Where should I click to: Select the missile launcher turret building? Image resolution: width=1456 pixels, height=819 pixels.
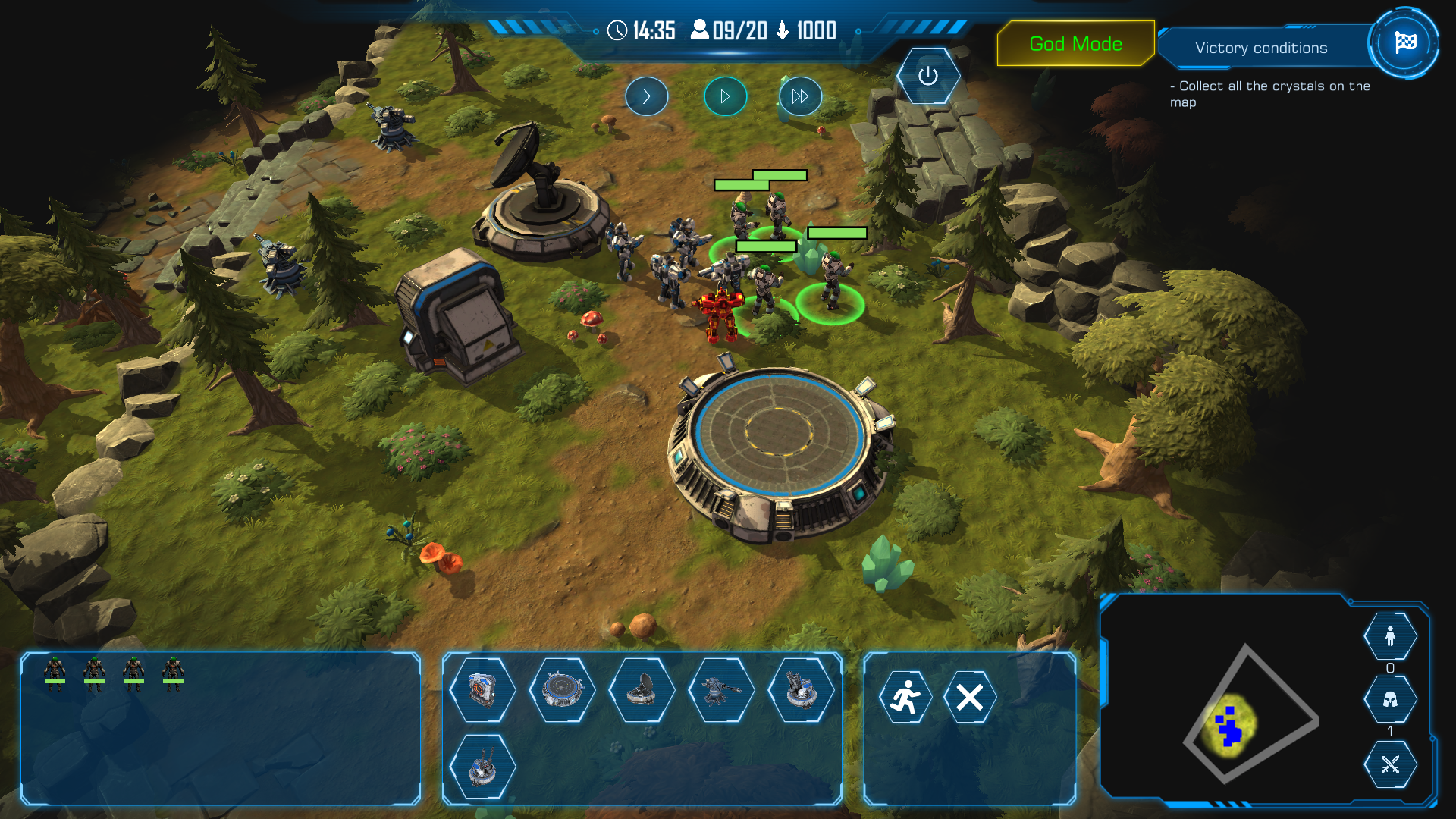[801, 690]
